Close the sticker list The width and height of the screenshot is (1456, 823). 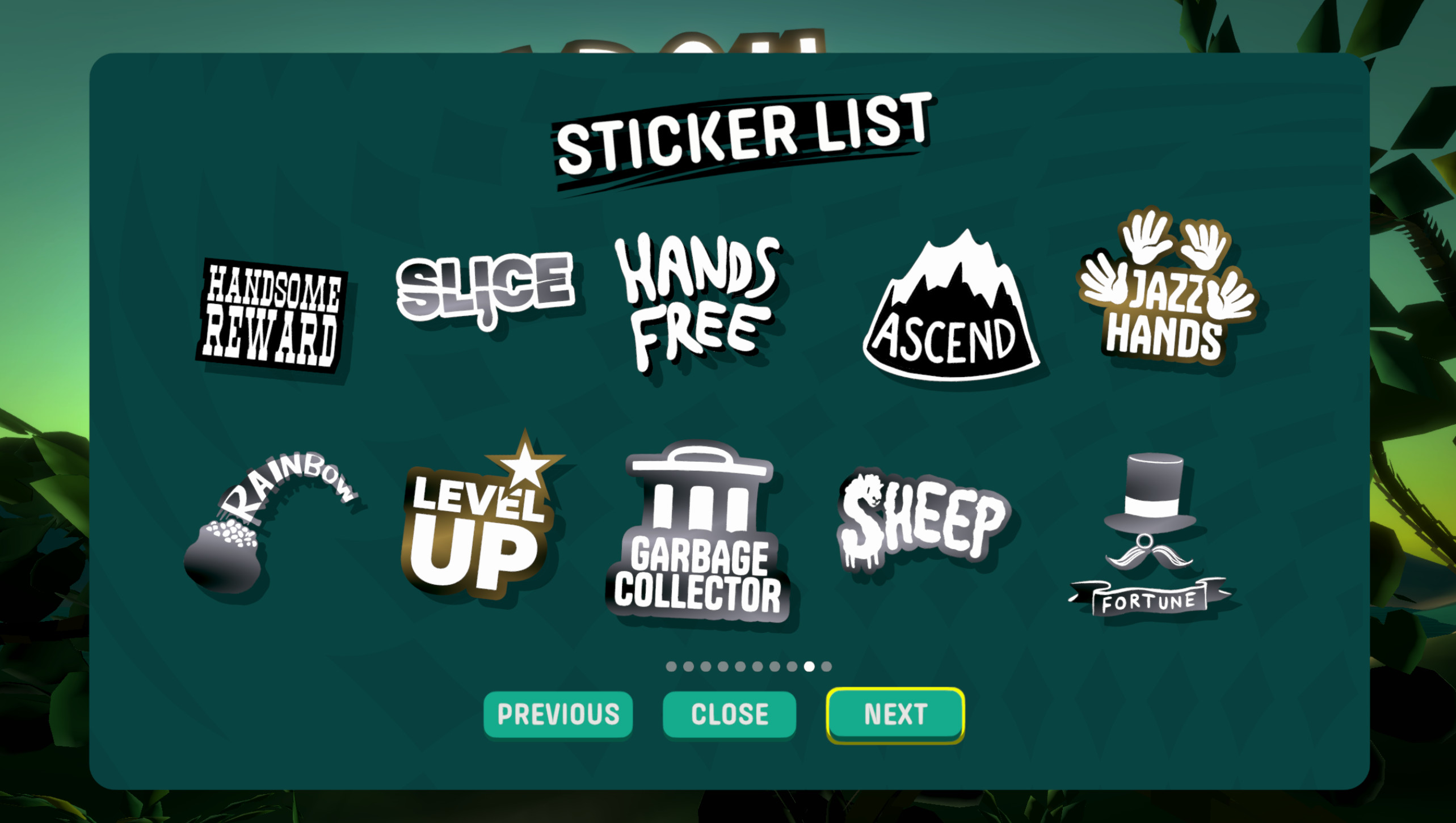pyautogui.click(x=730, y=715)
